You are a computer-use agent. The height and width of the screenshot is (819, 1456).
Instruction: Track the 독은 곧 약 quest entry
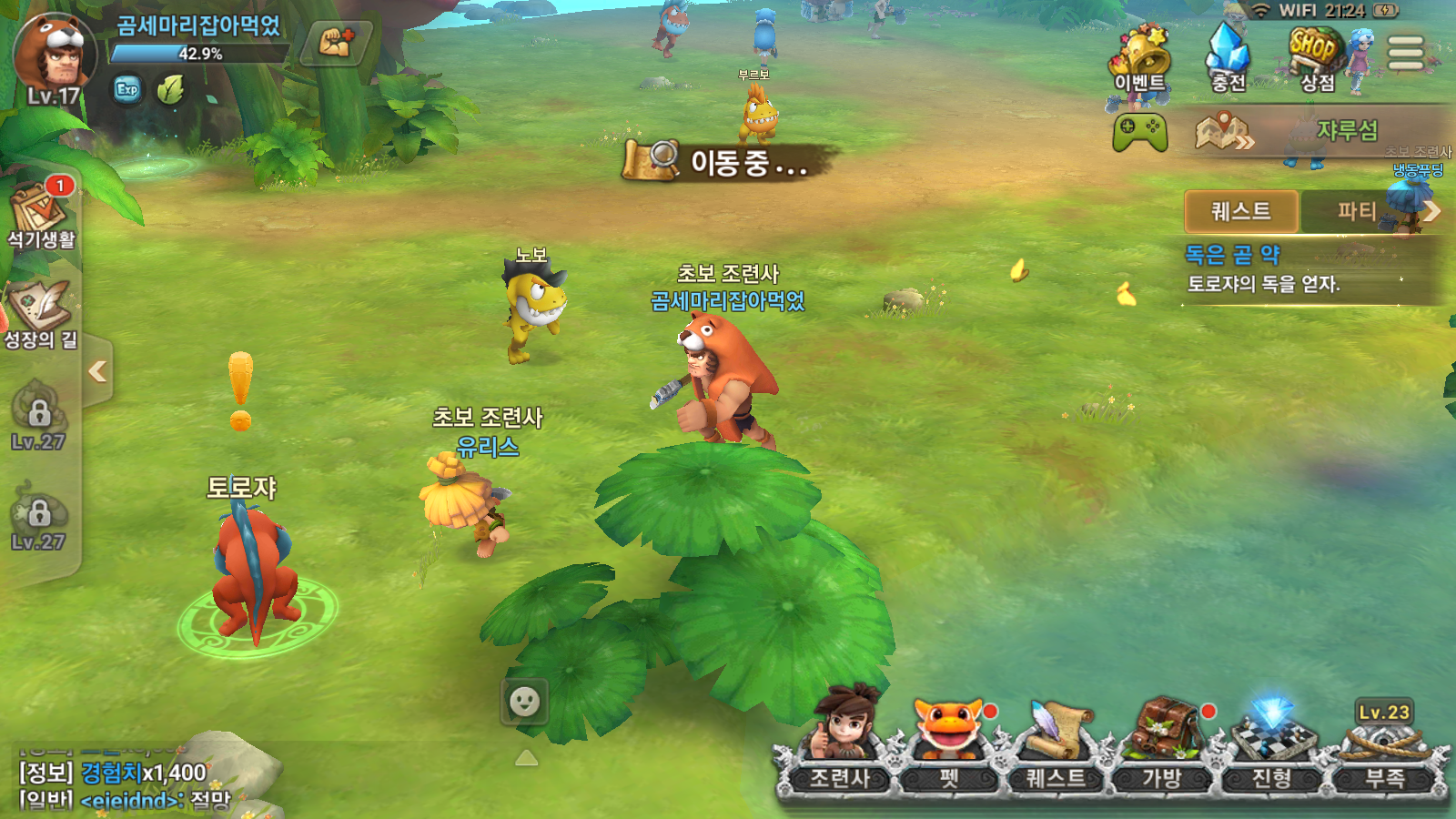coord(1265,269)
